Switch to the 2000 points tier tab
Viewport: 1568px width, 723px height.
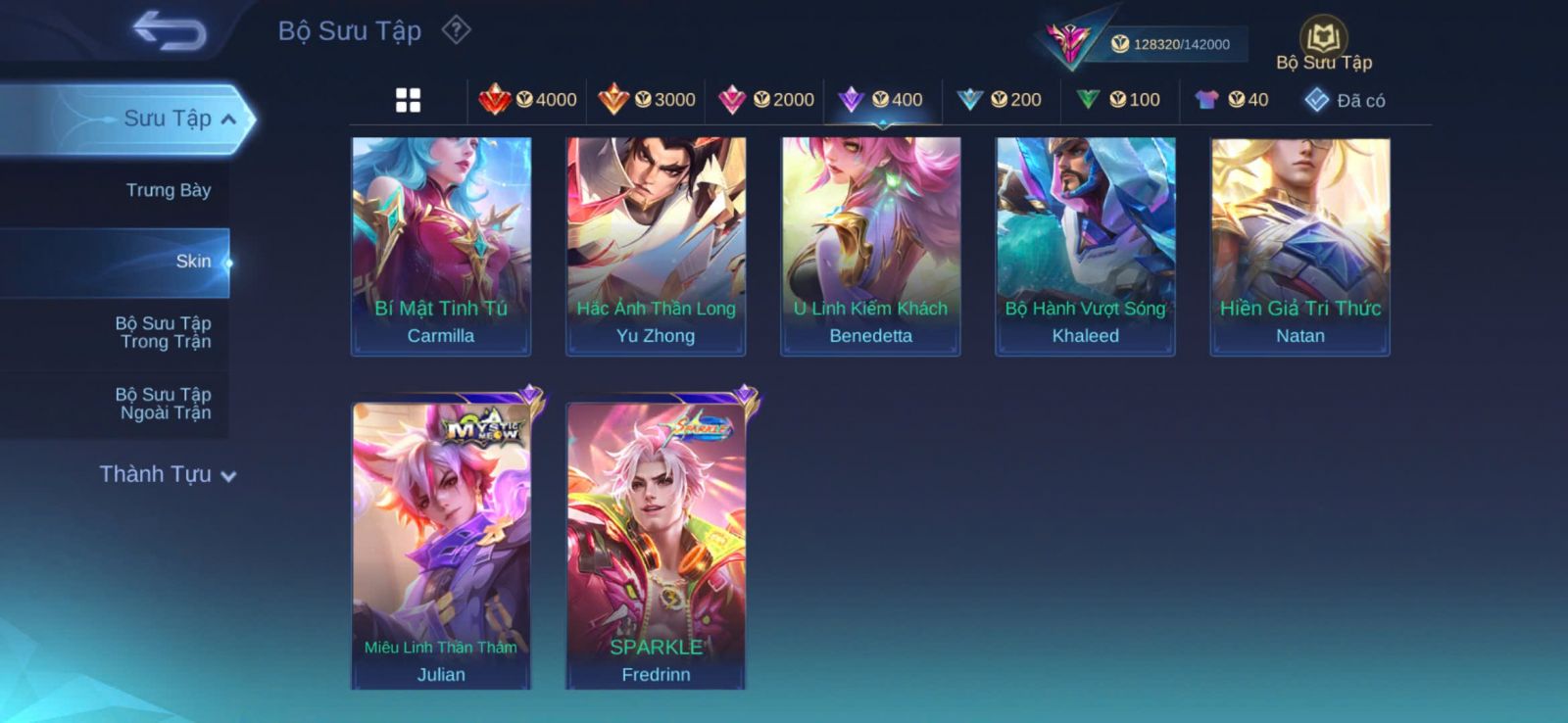pos(765,100)
